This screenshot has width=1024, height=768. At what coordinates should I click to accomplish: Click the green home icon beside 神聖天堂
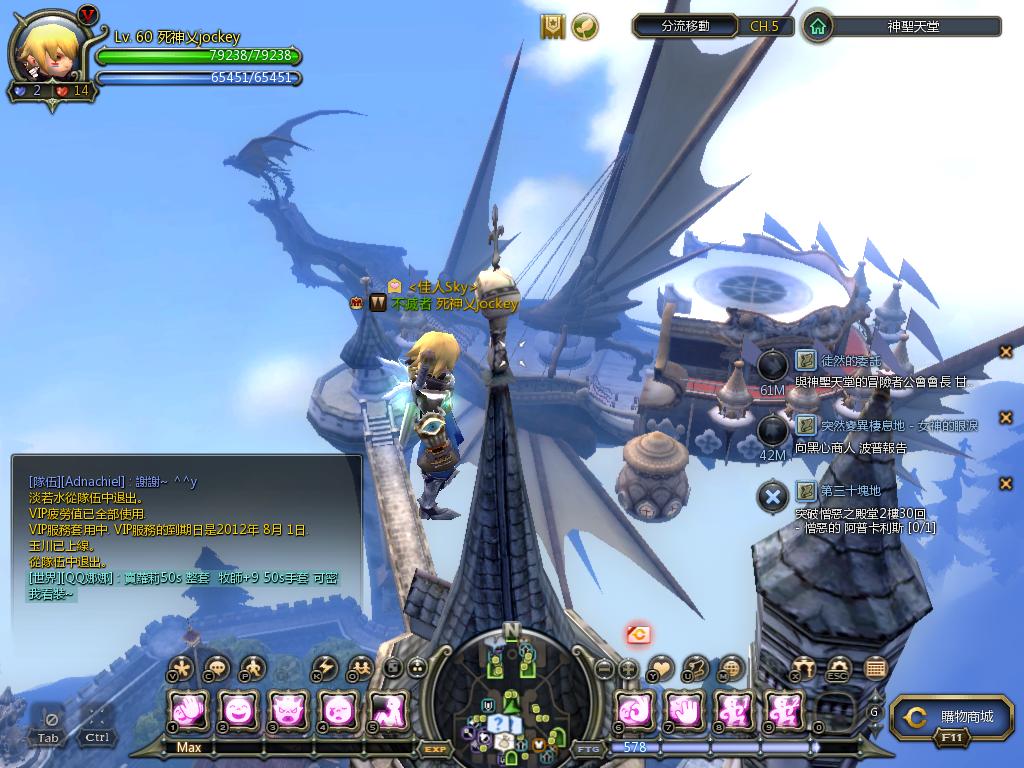coord(818,27)
